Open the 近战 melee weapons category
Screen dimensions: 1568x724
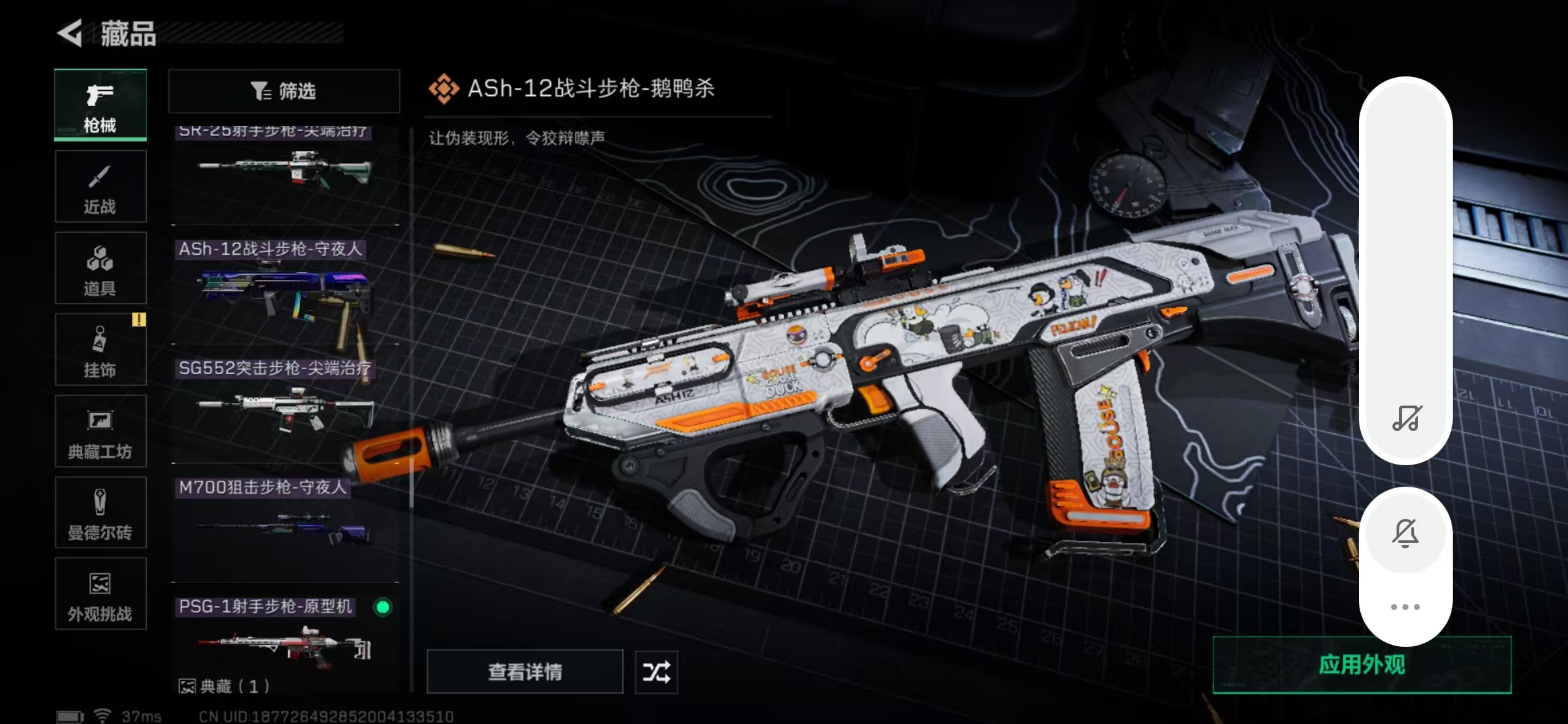[99, 186]
